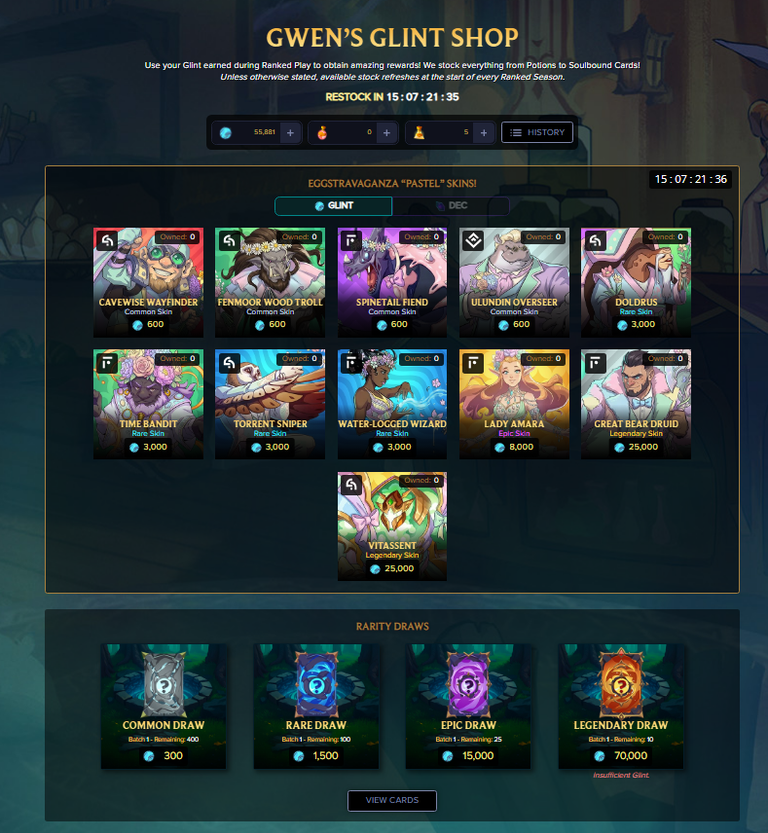This screenshot has height=833, width=768.
Task: Open the View Cards button
Action: (x=392, y=800)
